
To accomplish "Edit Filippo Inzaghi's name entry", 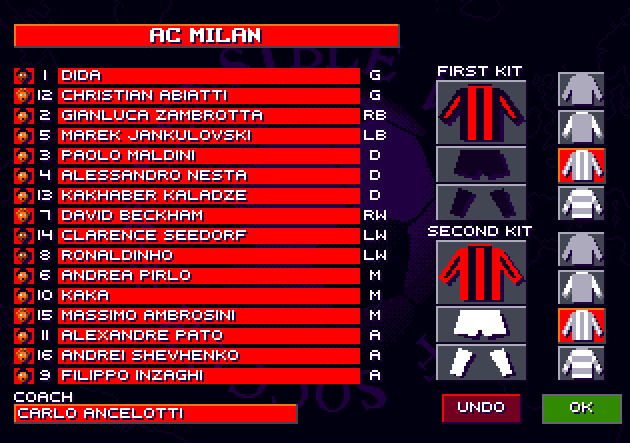I will pyautogui.click(x=208, y=375).
